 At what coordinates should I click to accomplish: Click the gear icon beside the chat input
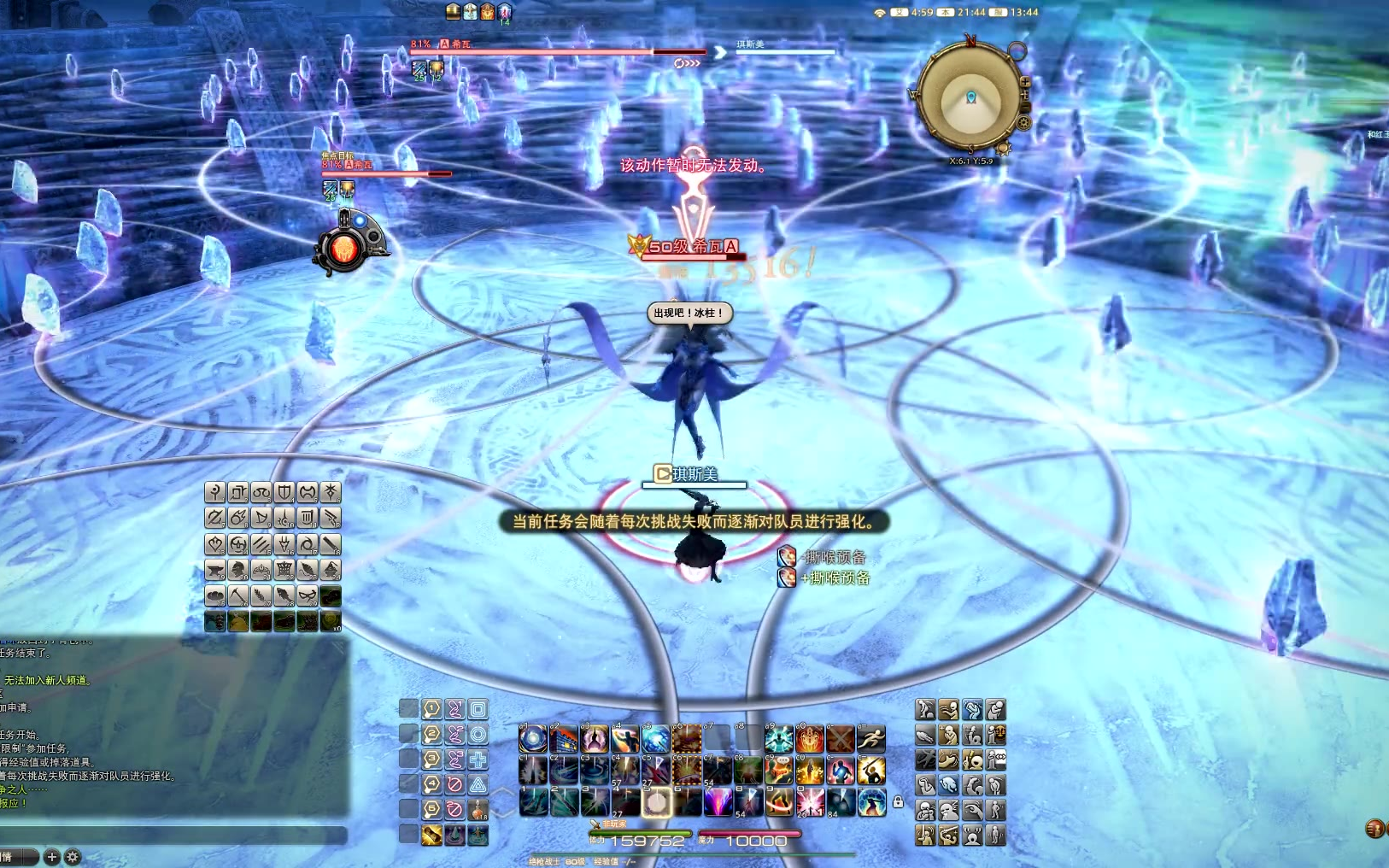(73, 857)
